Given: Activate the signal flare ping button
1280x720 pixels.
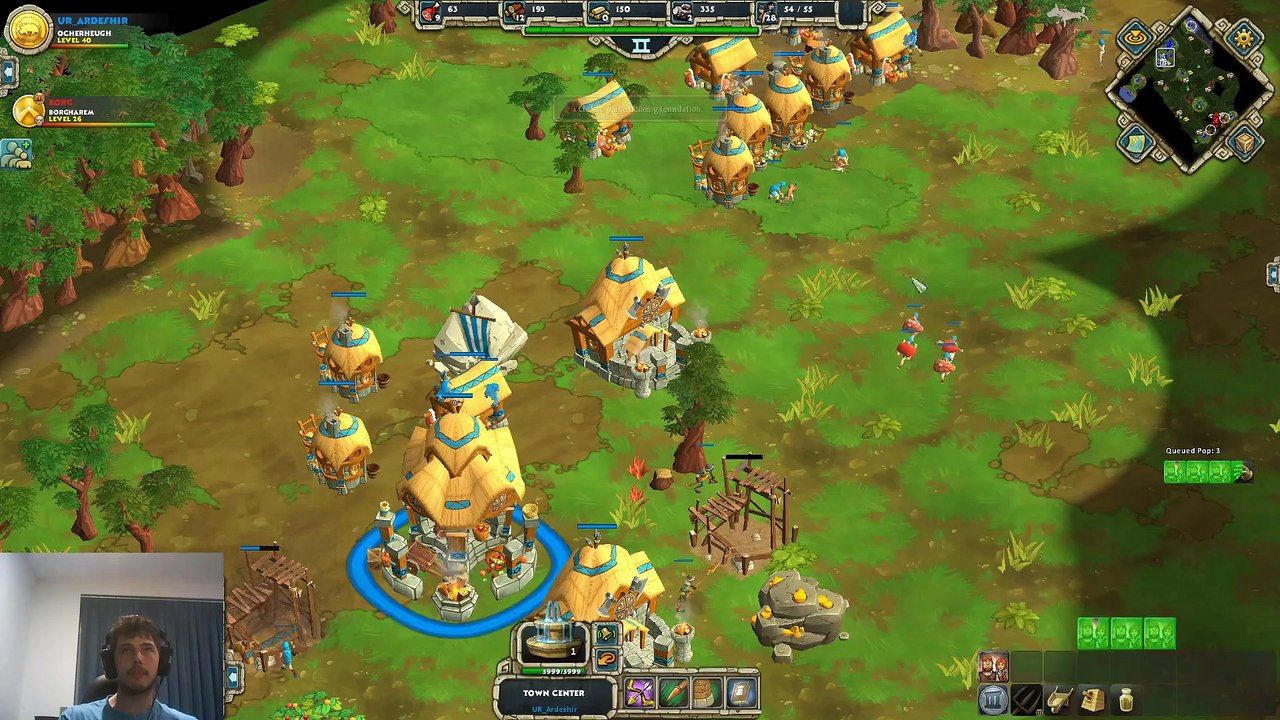Looking at the screenshot, I should coord(1136,39).
